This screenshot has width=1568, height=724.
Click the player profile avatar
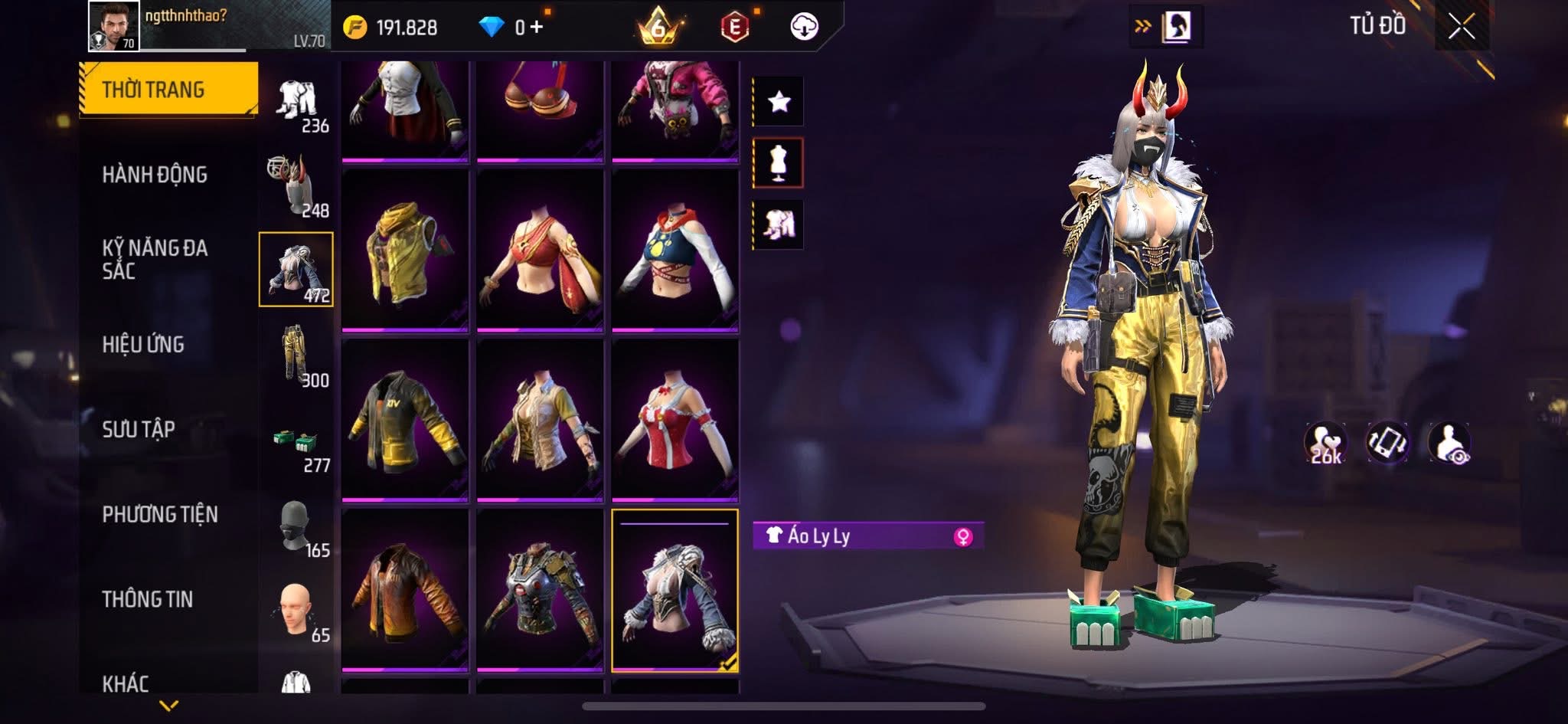click(113, 26)
